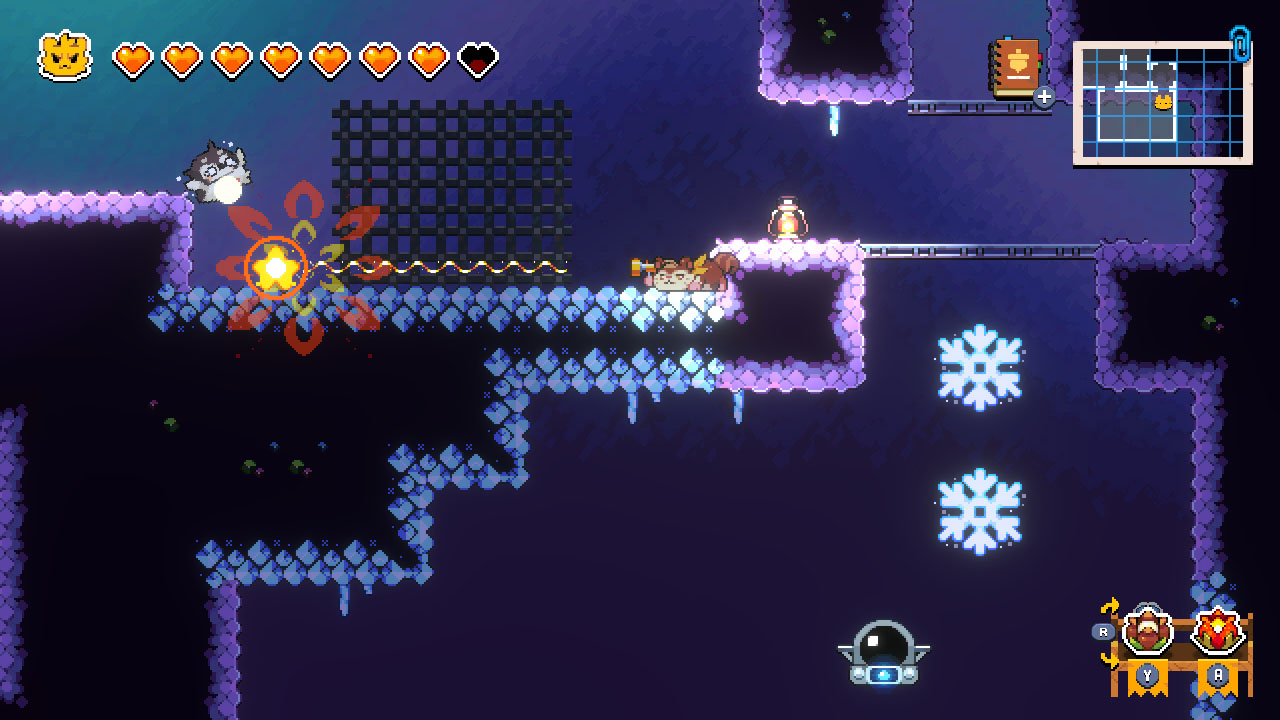Click the yellow cat marker on the minimap
This screenshot has height=720, width=1280.
pos(1163,103)
